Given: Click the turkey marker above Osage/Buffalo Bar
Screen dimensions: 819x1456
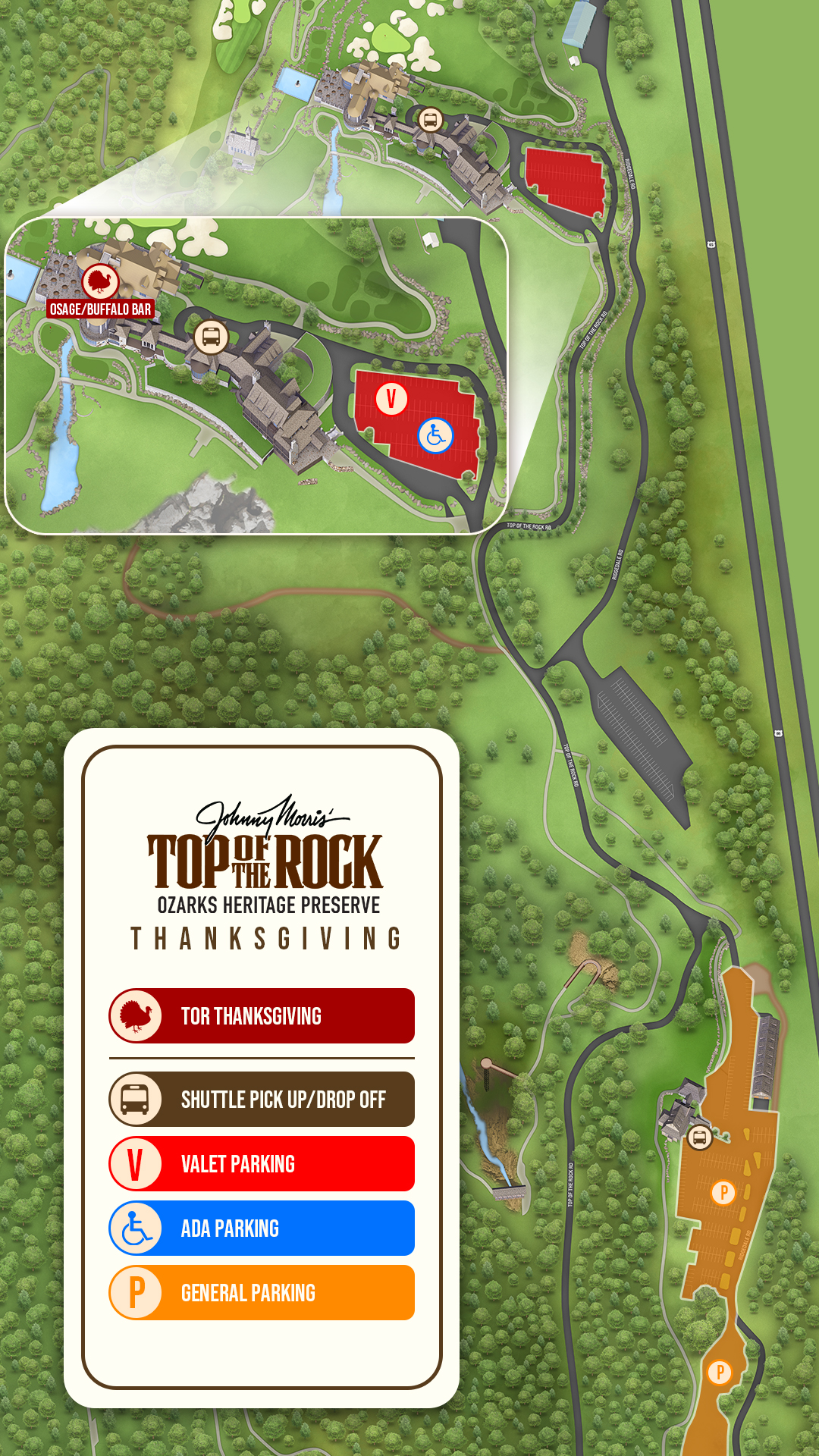Looking at the screenshot, I should 100,281.
